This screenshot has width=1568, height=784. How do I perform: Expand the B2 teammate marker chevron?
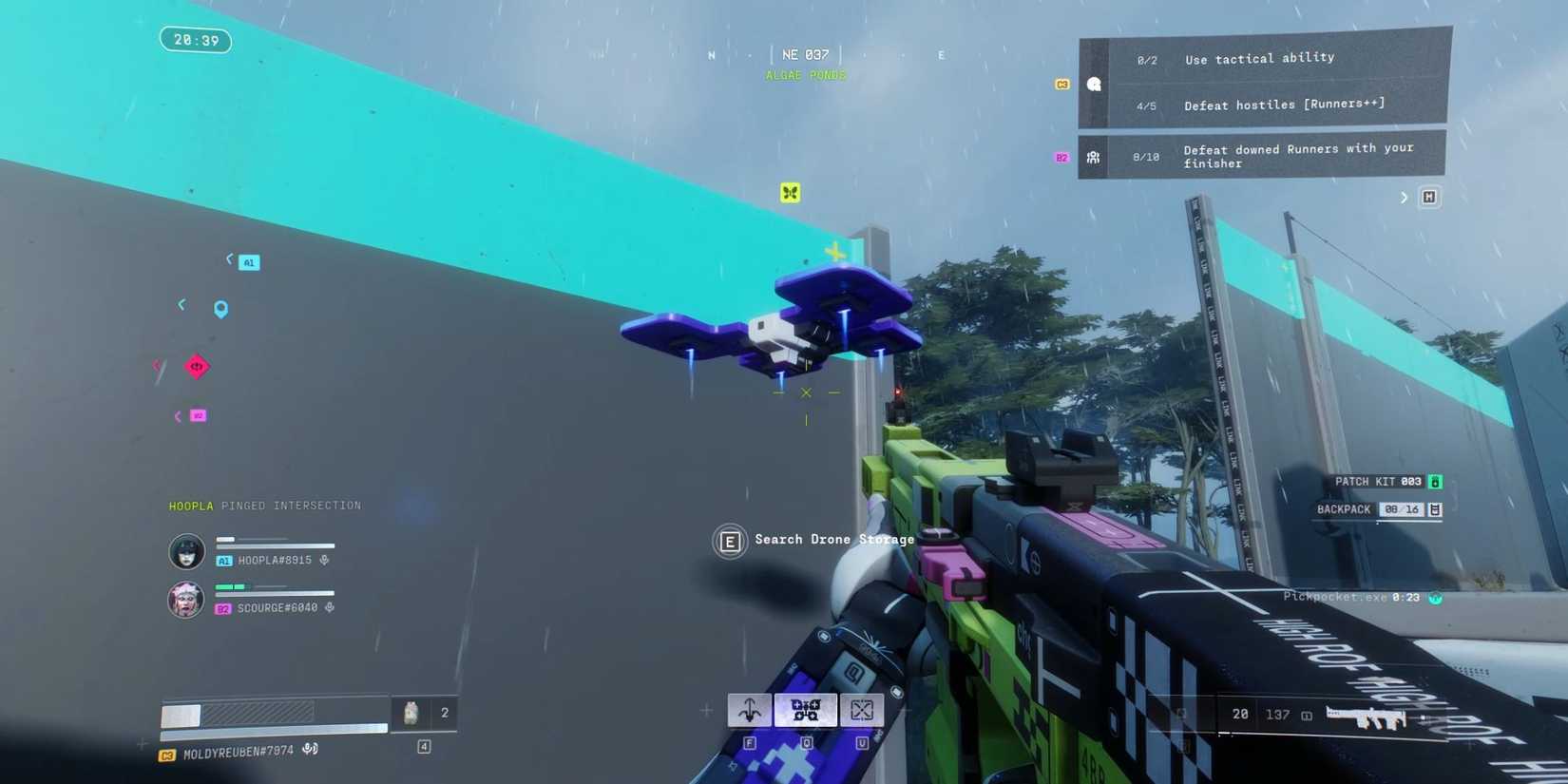(177, 415)
